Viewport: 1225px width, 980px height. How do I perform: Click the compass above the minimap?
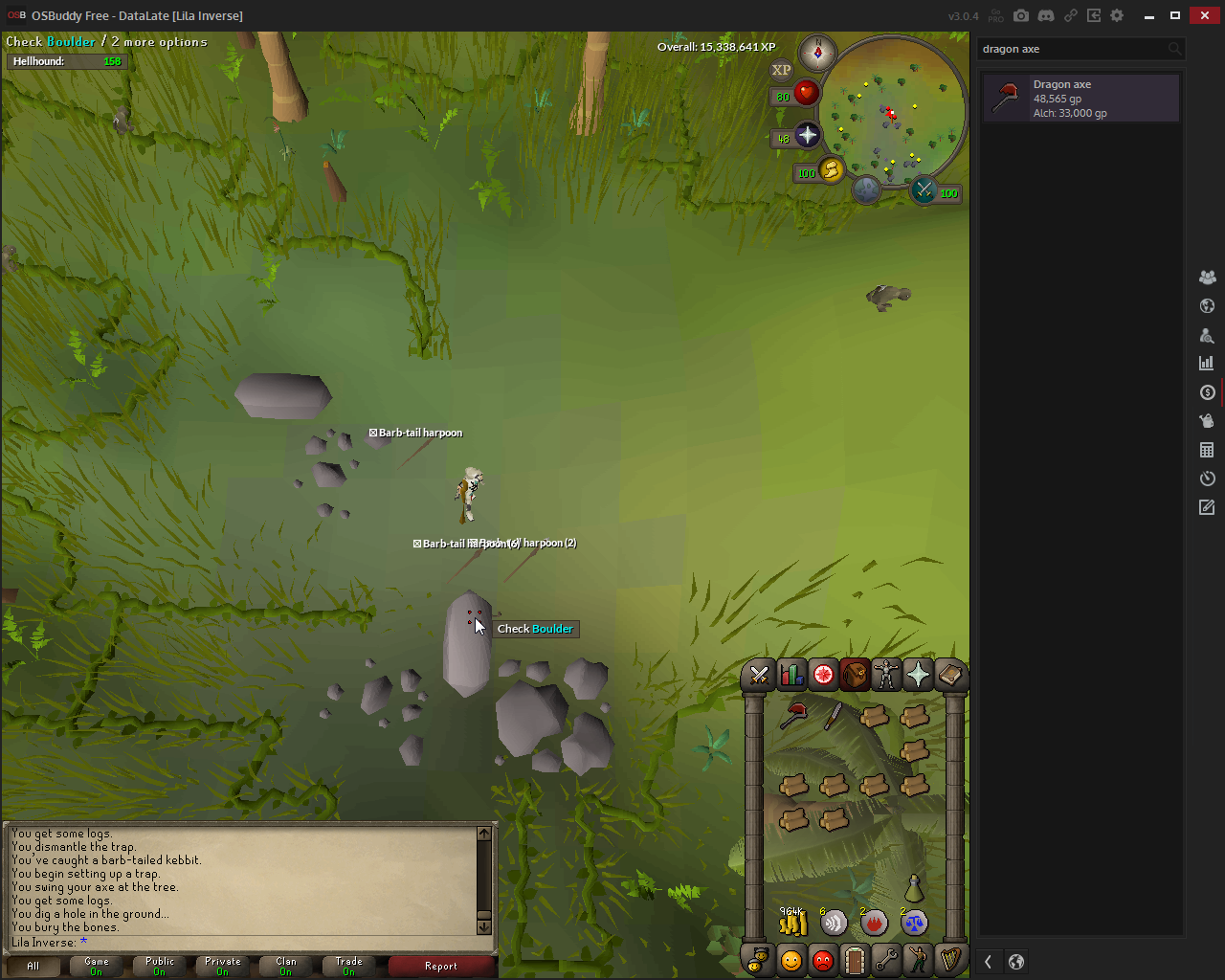817,52
